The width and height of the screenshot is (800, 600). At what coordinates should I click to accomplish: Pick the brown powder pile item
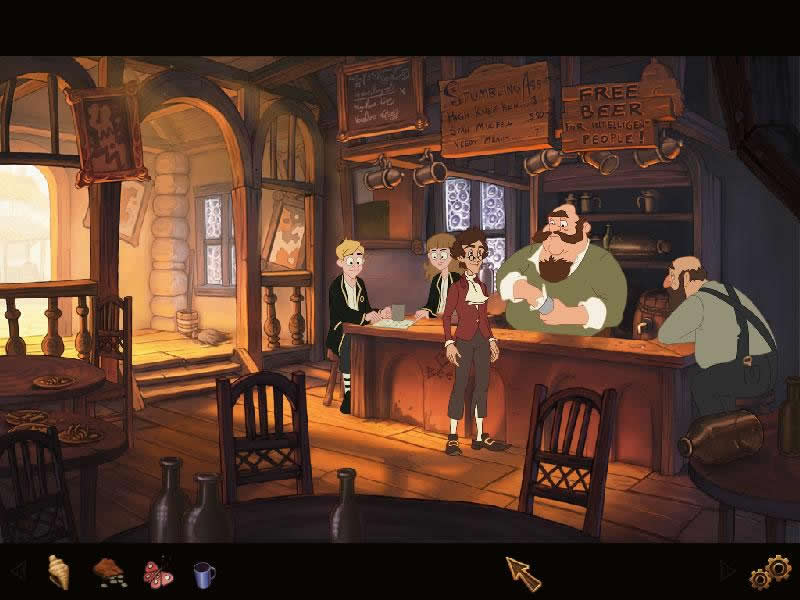click(x=109, y=572)
